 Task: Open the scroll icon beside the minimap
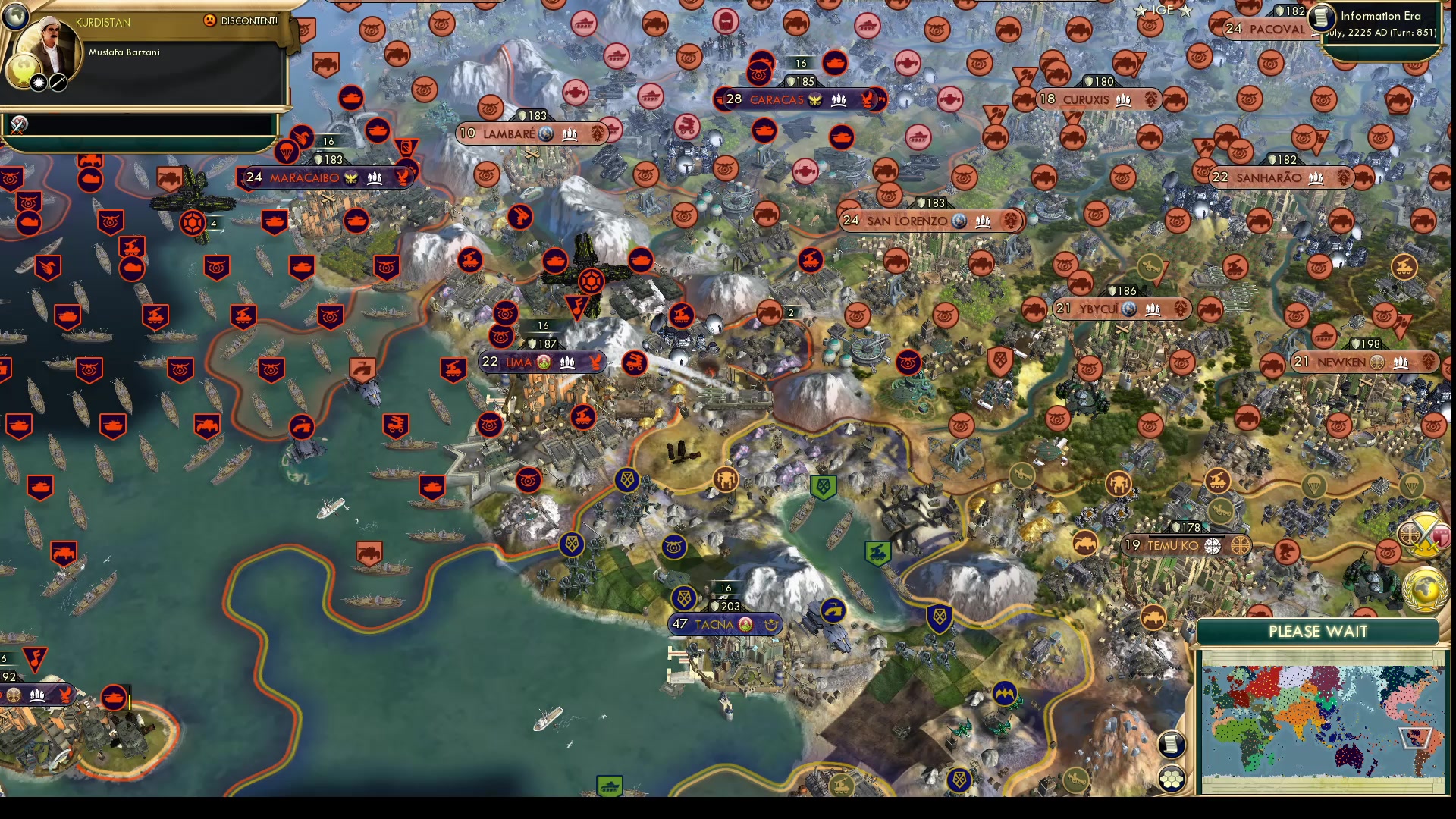click(x=1172, y=744)
